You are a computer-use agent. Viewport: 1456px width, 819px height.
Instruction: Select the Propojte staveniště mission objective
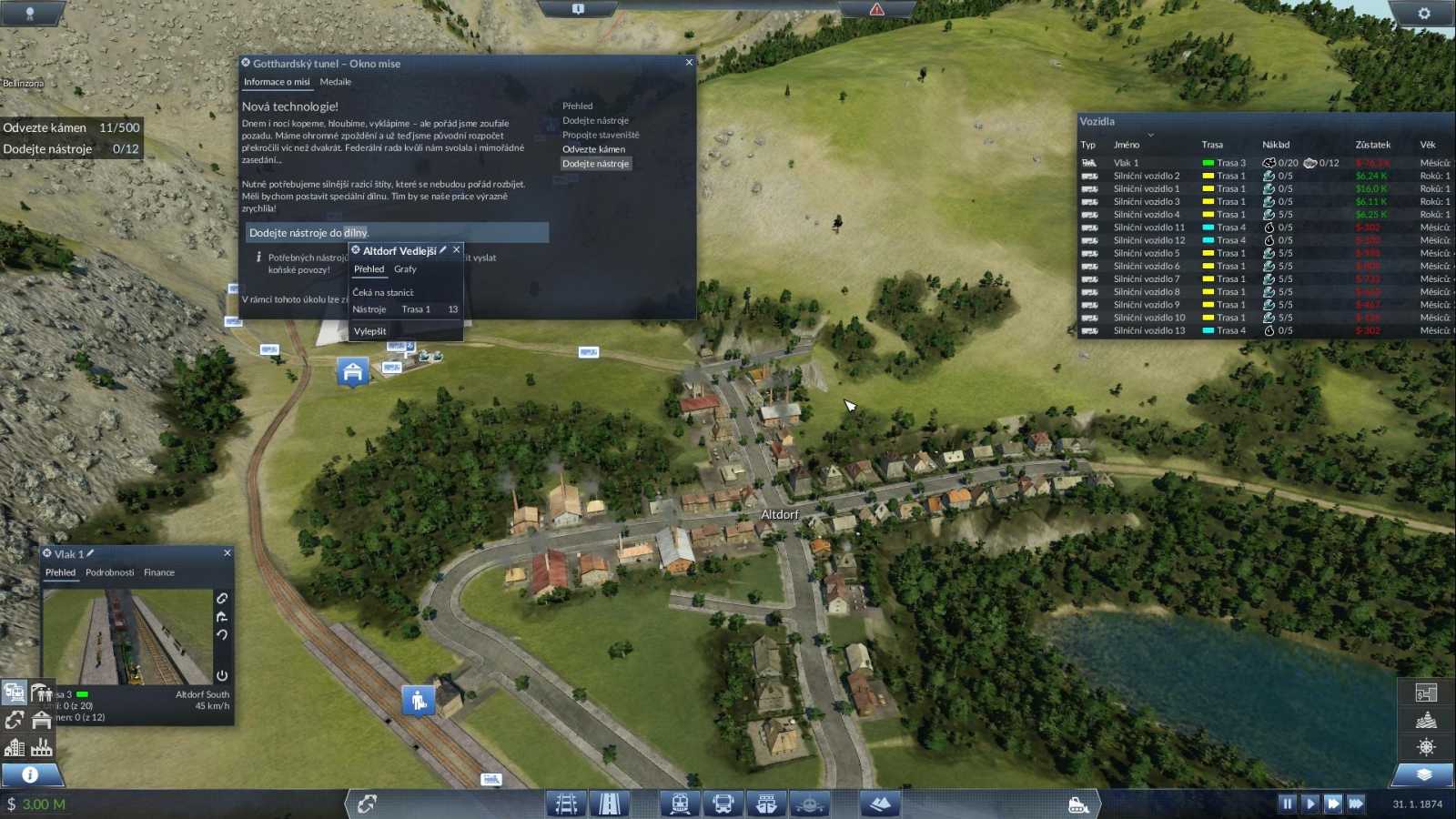pyautogui.click(x=601, y=134)
